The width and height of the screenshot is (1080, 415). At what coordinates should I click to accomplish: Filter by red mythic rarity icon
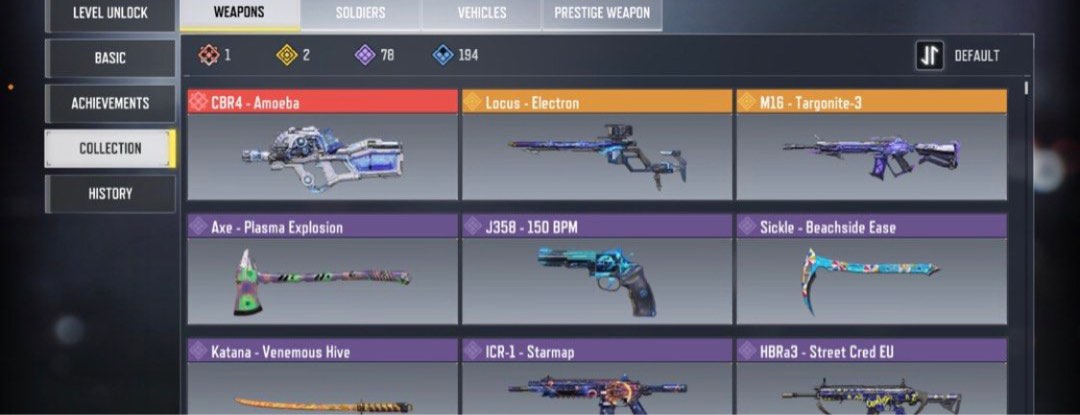[209, 55]
